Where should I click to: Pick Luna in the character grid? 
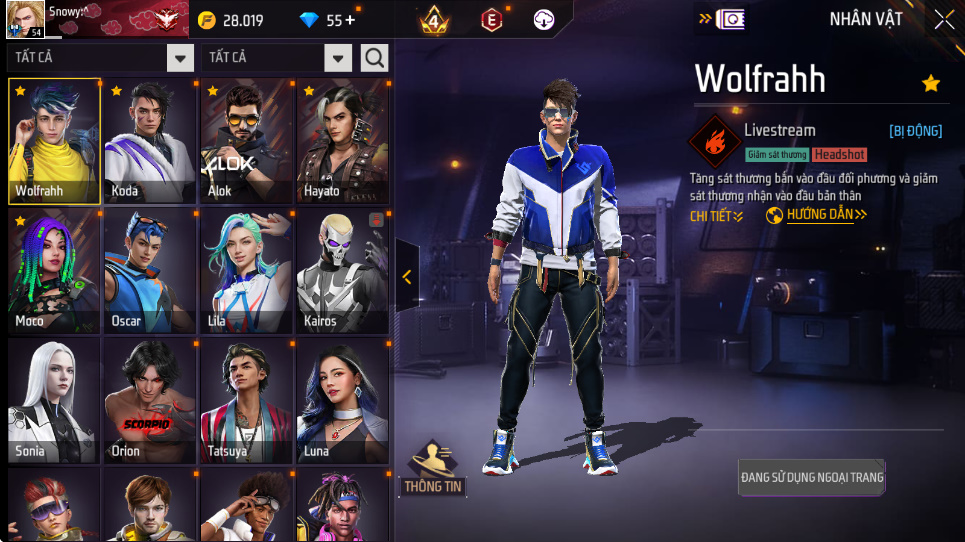[x=342, y=401]
